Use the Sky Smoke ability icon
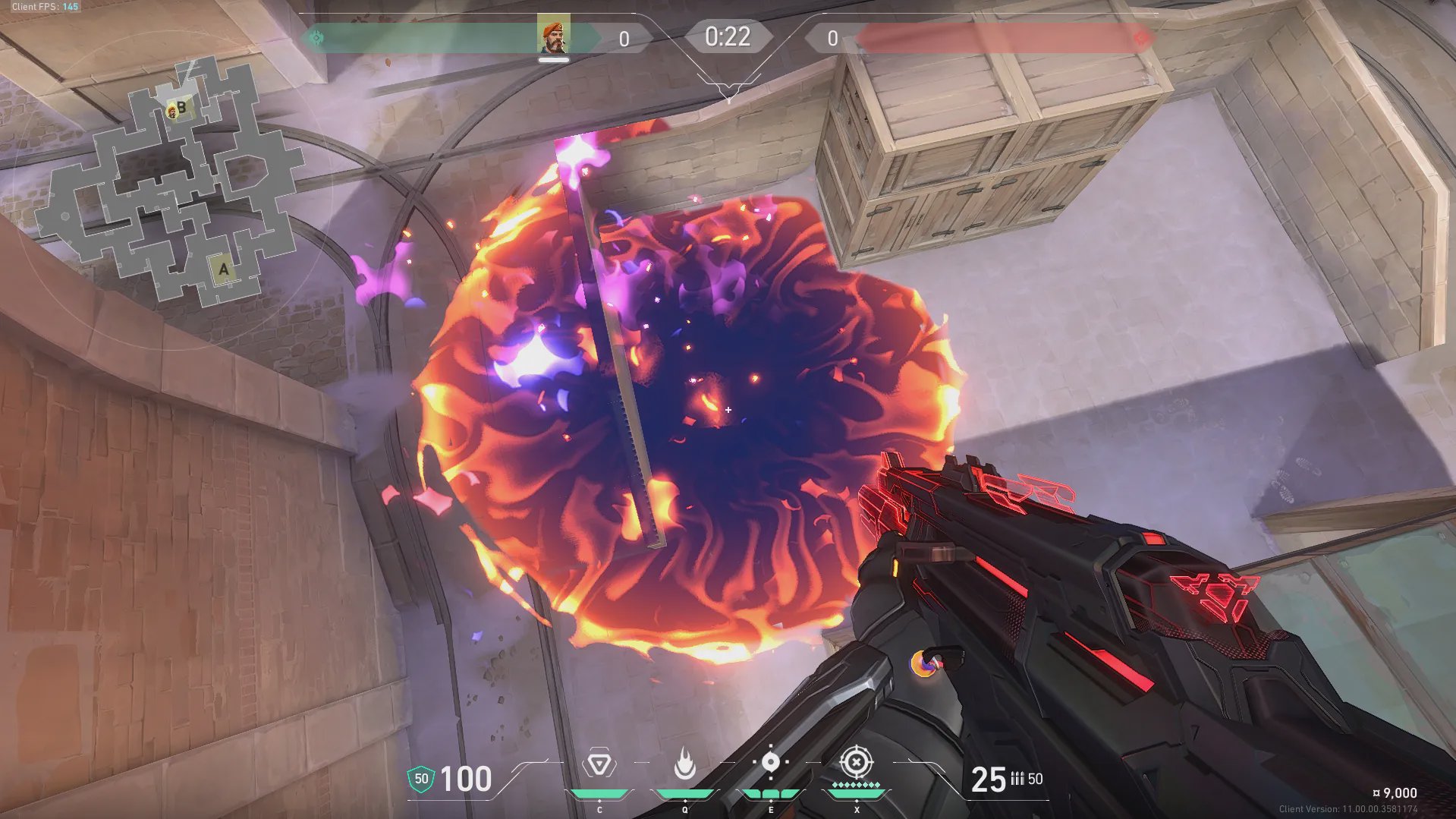Screen dimensions: 1456x819 pos(770,762)
